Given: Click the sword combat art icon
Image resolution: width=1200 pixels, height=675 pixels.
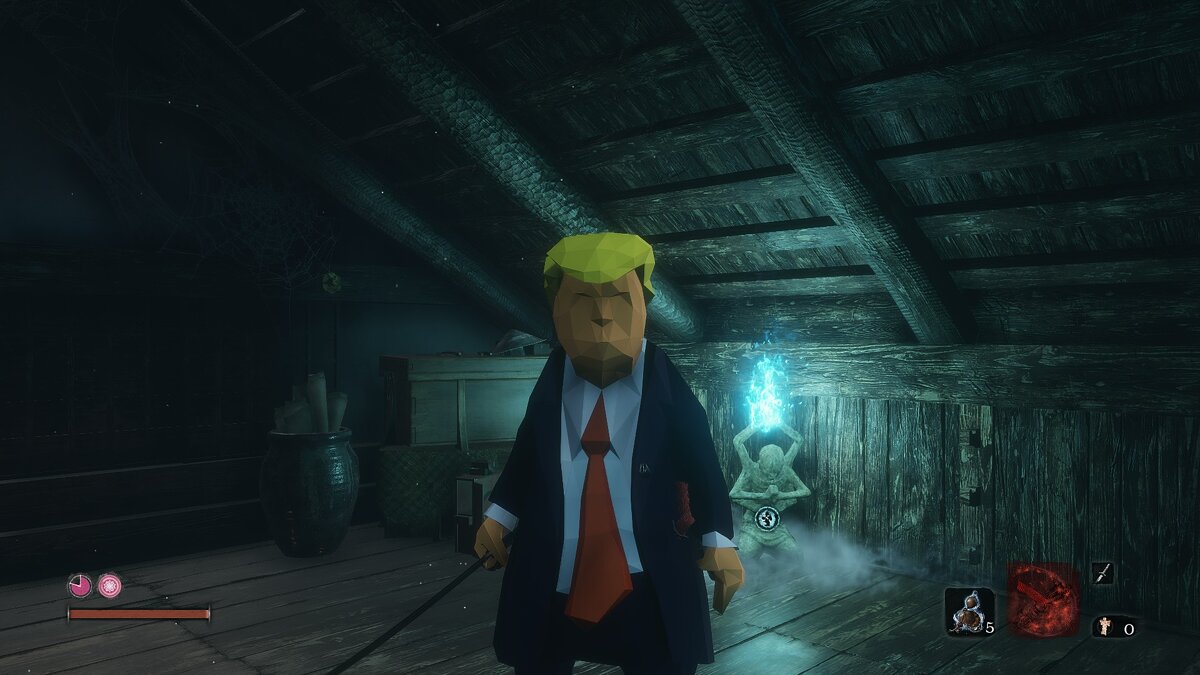Looking at the screenshot, I should pos(1102,573).
